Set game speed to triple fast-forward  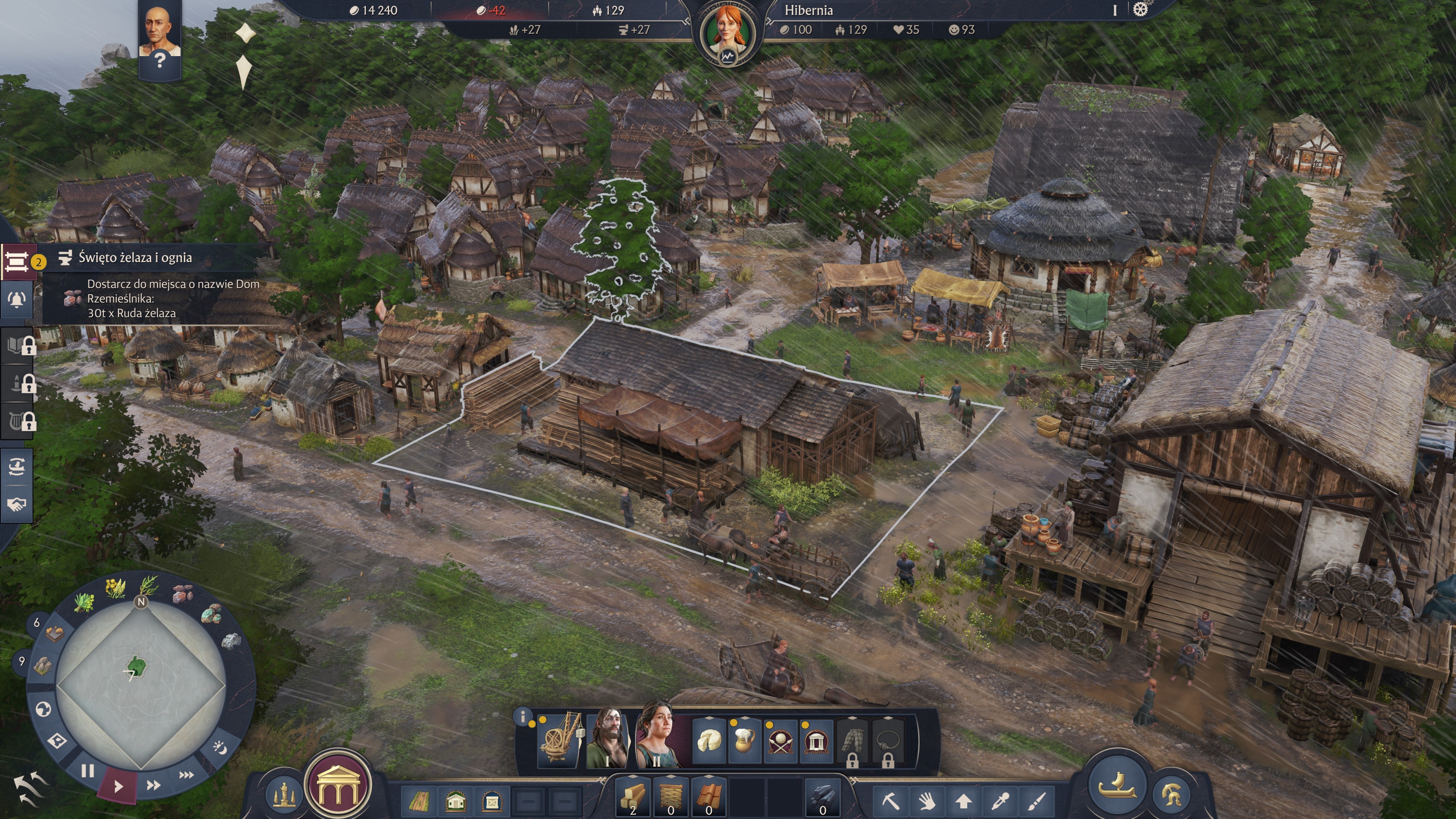click(187, 774)
